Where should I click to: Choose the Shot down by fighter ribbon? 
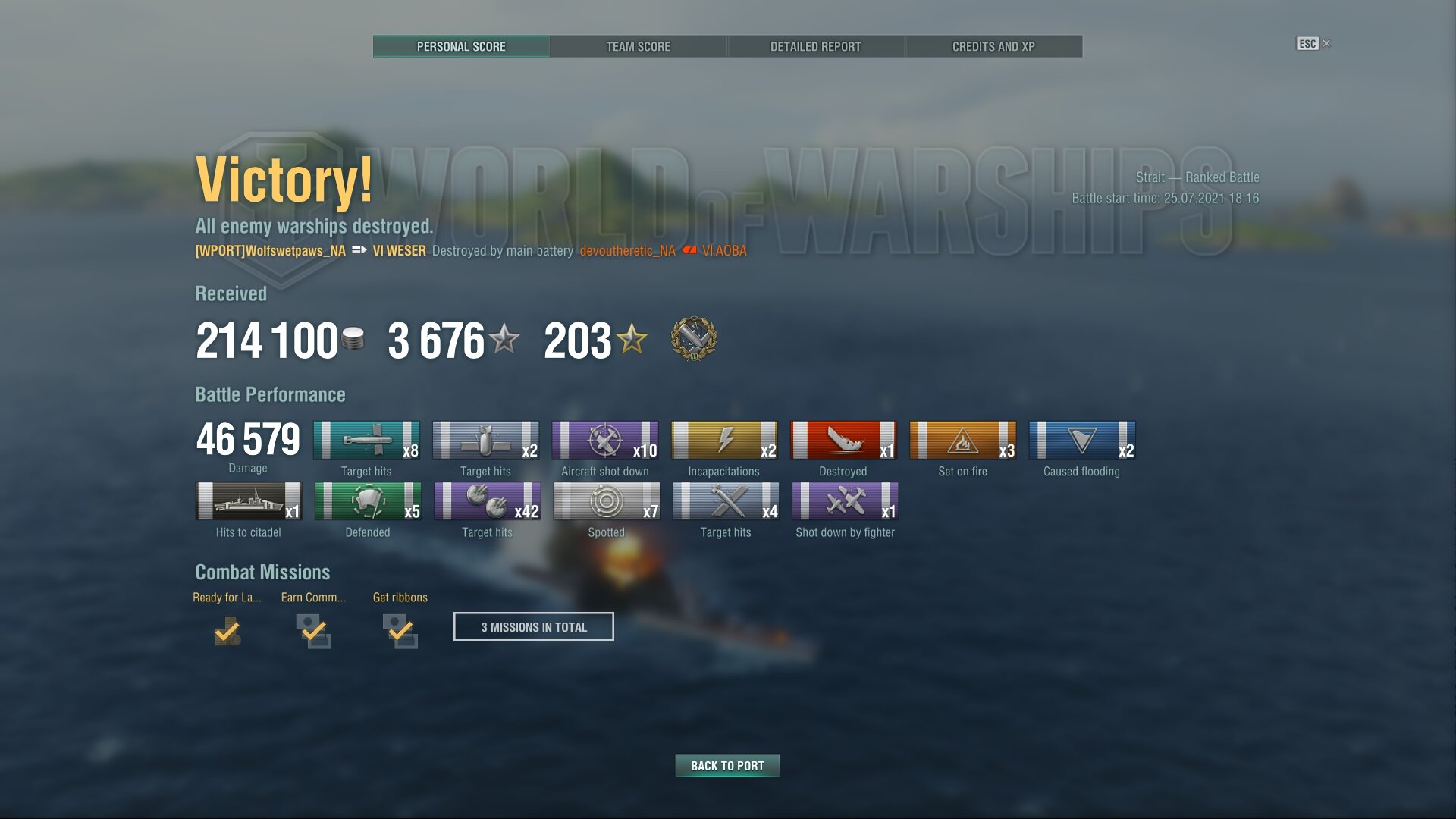pyautogui.click(x=845, y=501)
